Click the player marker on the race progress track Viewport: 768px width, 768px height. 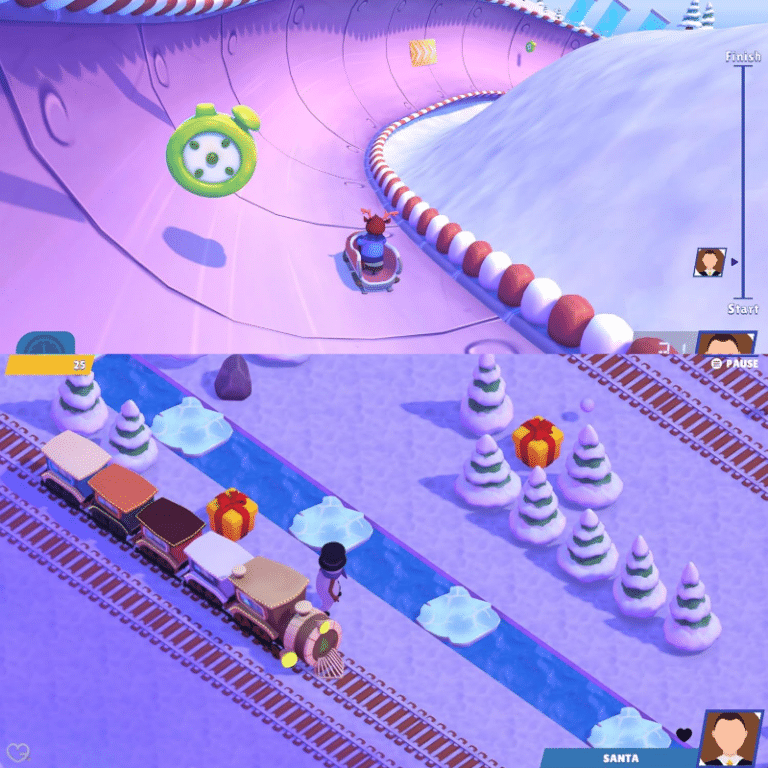pos(710,262)
